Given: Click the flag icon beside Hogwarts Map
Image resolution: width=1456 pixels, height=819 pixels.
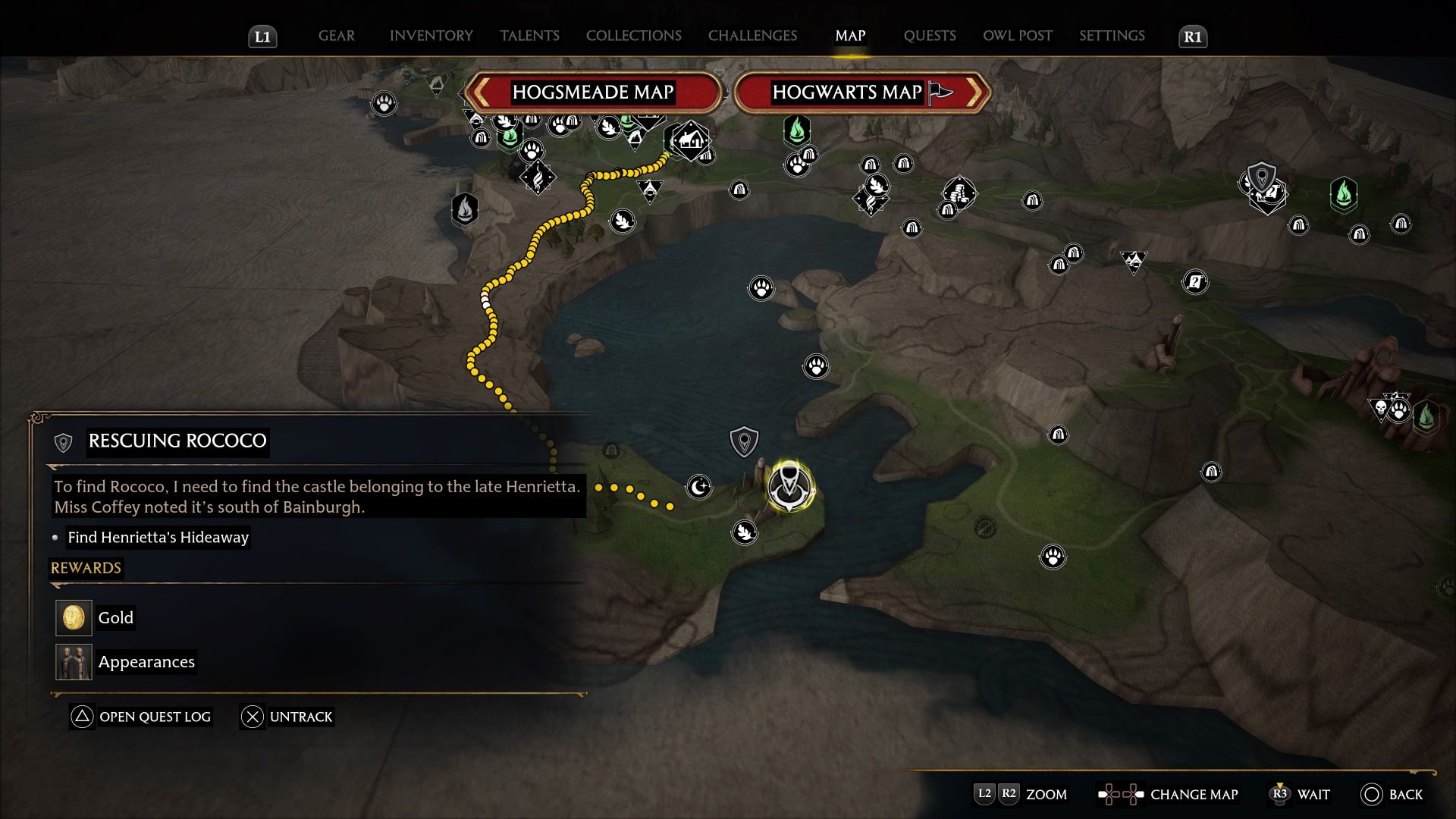Looking at the screenshot, I should click(938, 93).
